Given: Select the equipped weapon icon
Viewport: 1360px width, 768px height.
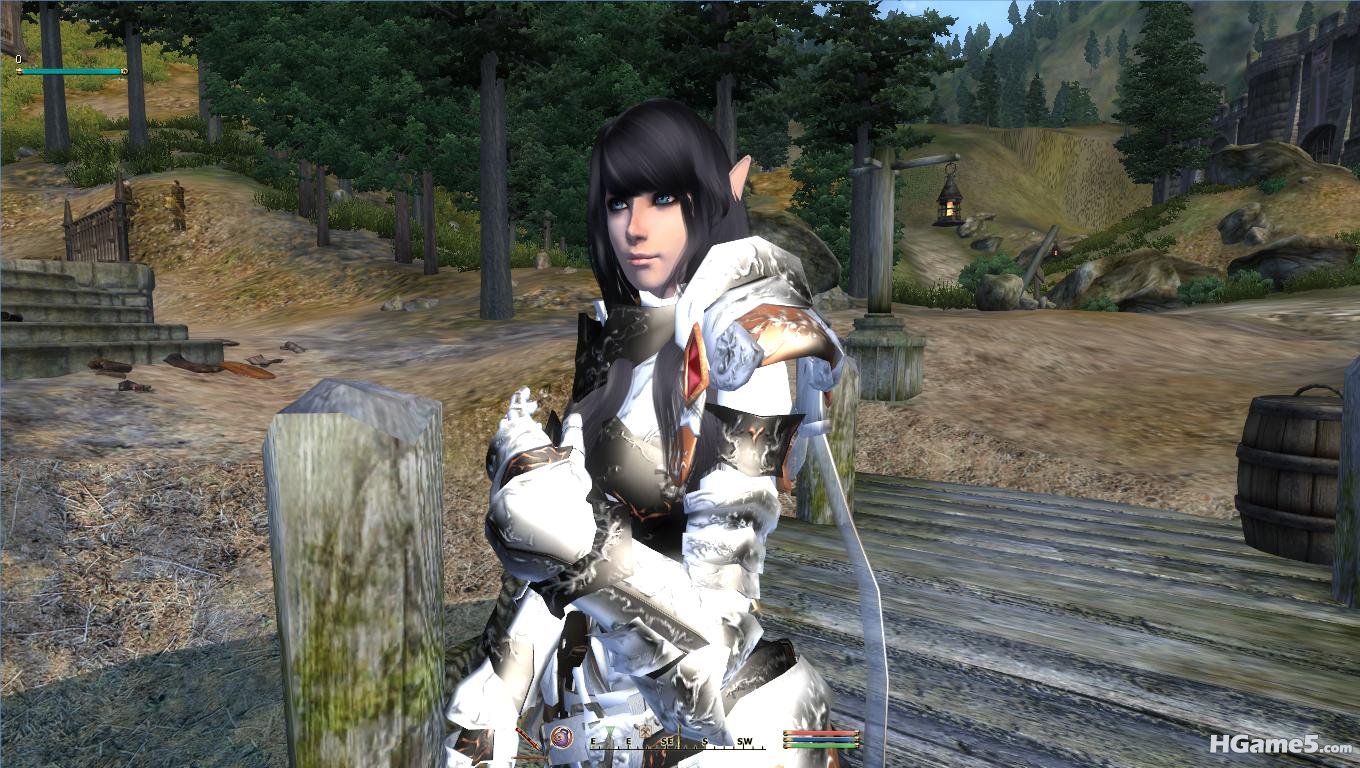Looking at the screenshot, I should point(527,739).
